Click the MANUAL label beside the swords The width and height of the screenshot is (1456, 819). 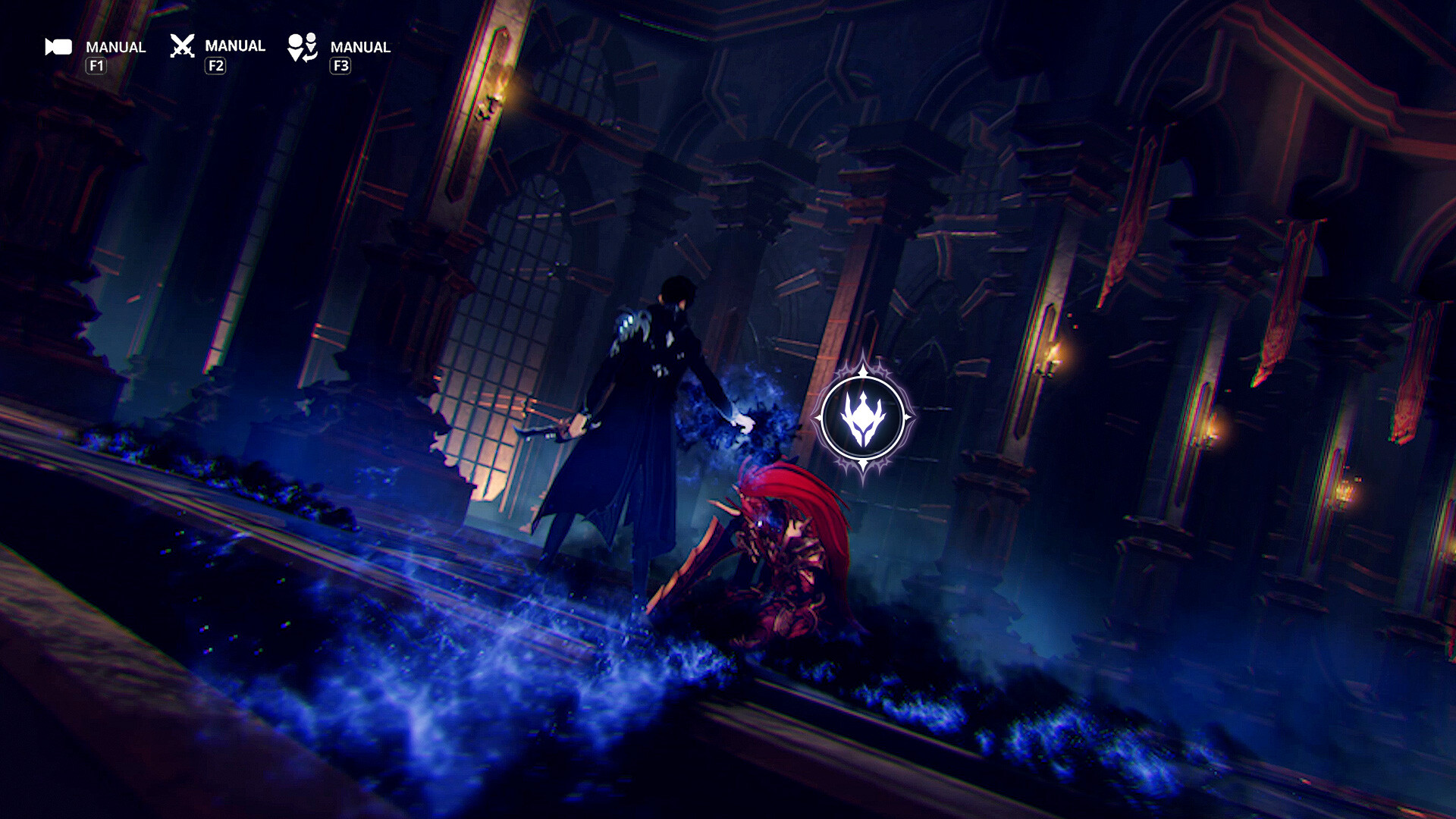pyautogui.click(x=235, y=45)
